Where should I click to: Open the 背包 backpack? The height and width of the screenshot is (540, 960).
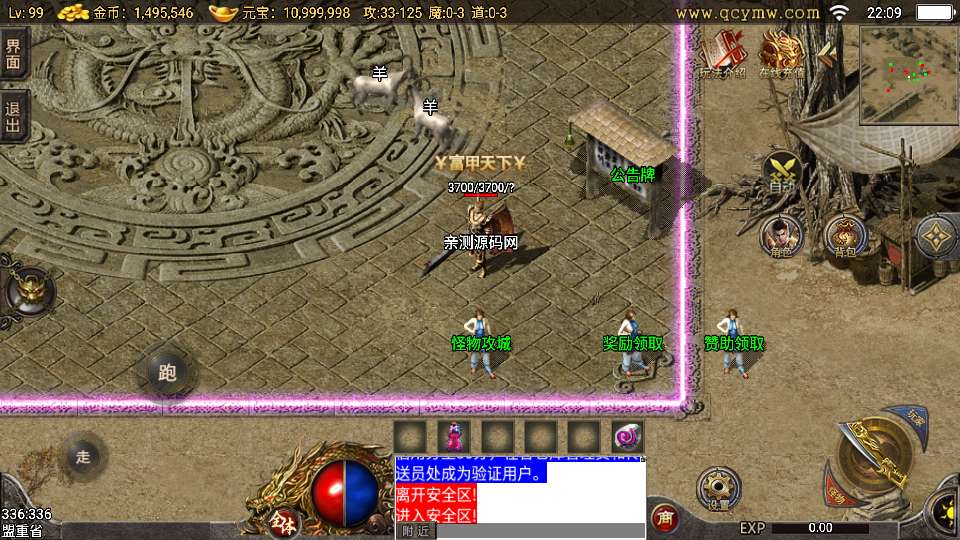click(846, 237)
